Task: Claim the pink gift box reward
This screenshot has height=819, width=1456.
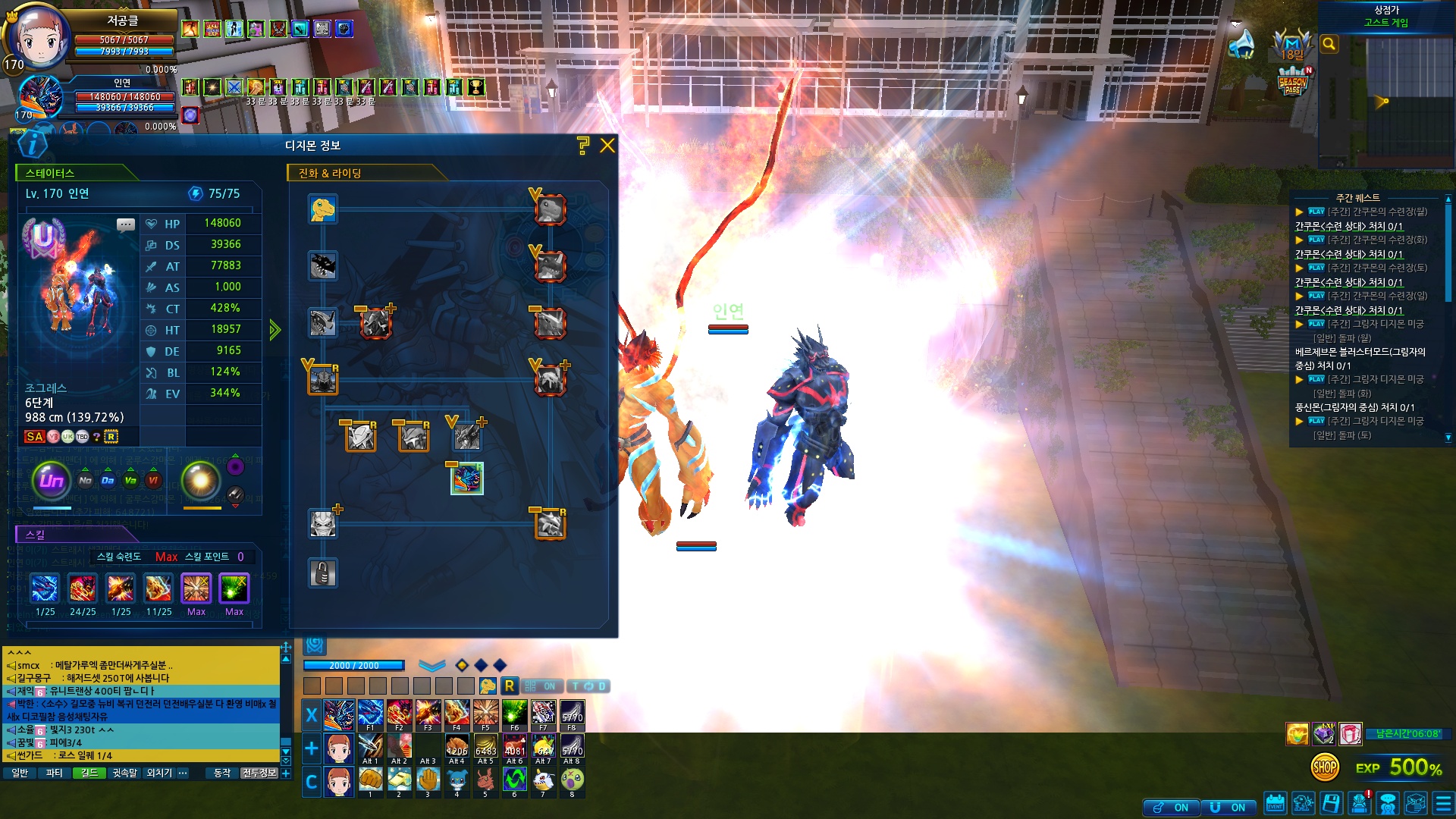Action: 1350,733
